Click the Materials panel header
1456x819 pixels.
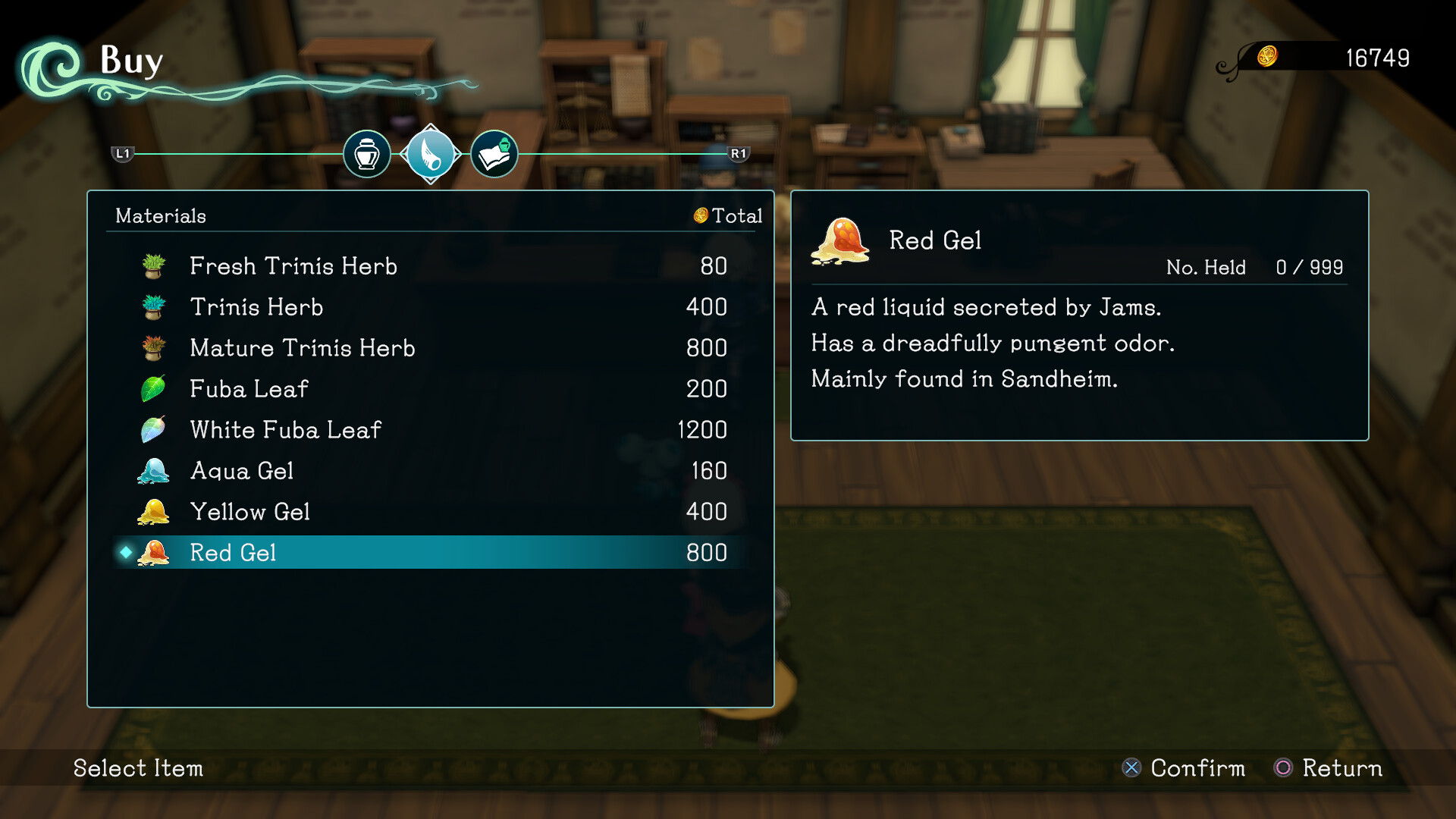(160, 215)
